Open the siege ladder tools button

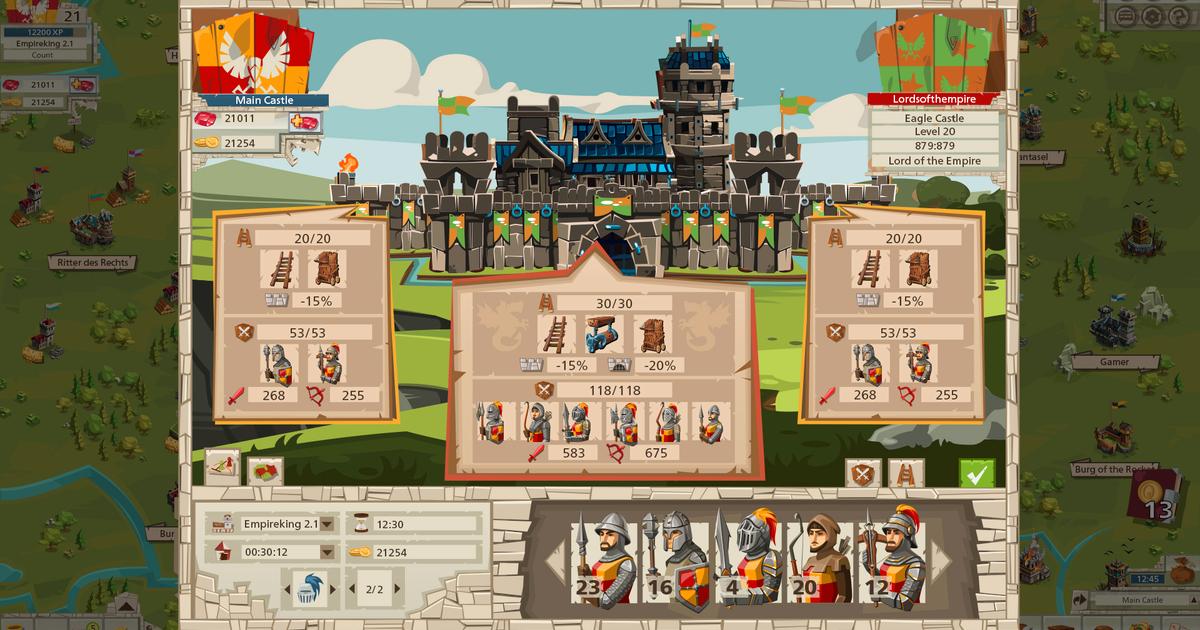coord(906,473)
